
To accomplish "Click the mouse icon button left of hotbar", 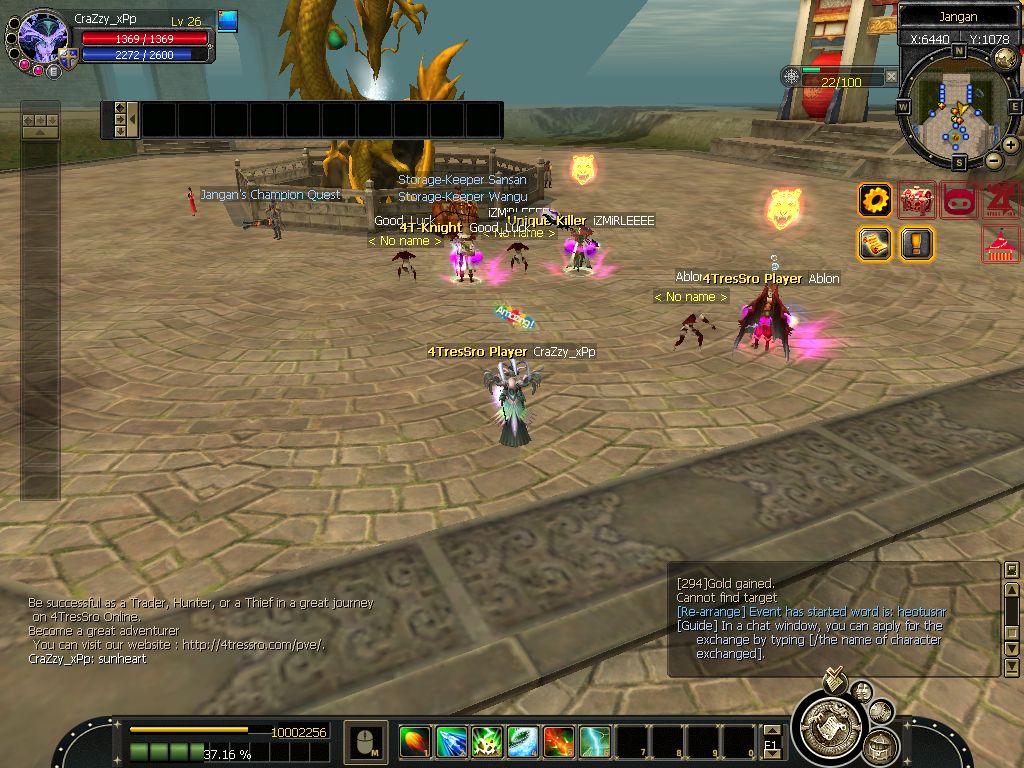I will 365,742.
